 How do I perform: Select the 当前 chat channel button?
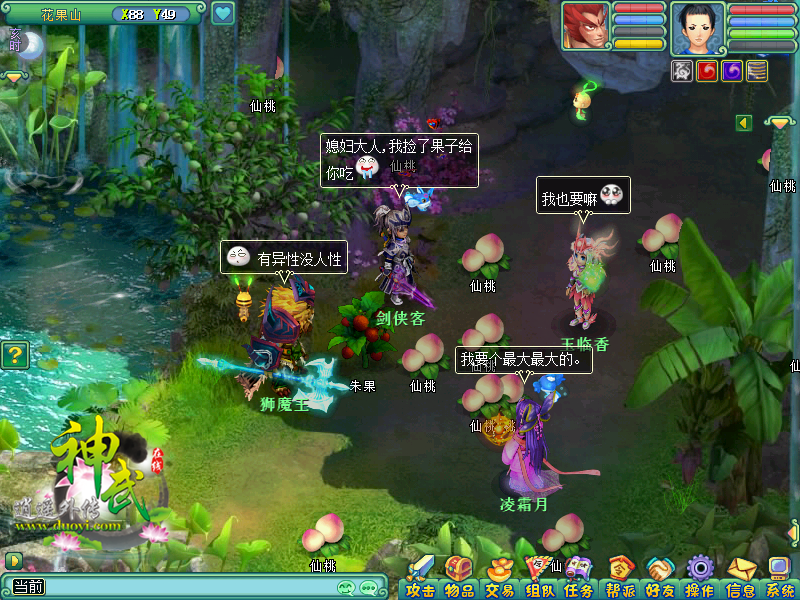[x=28, y=587]
